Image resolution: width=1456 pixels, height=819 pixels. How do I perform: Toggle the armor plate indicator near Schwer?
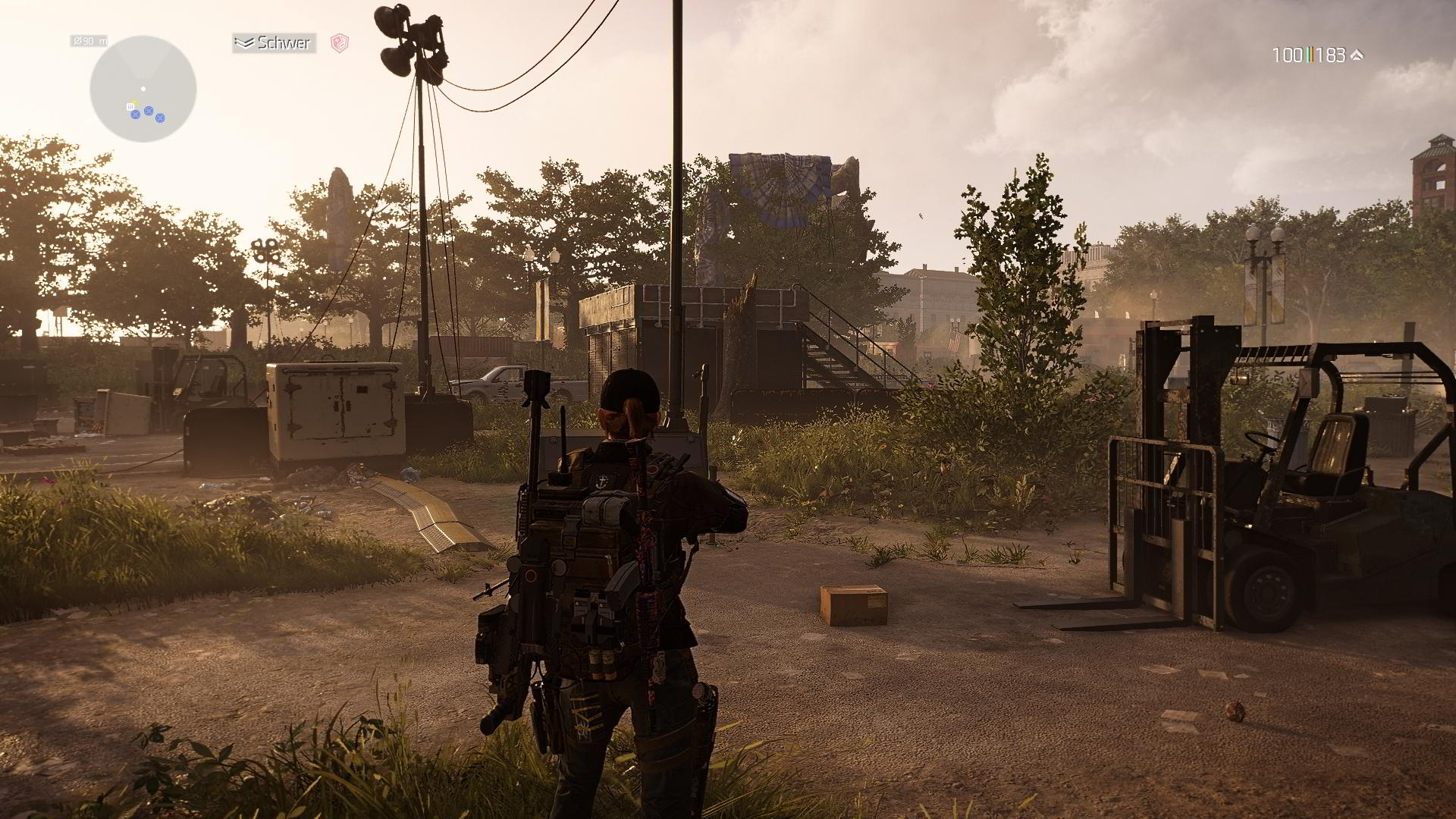[x=340, y=44]
